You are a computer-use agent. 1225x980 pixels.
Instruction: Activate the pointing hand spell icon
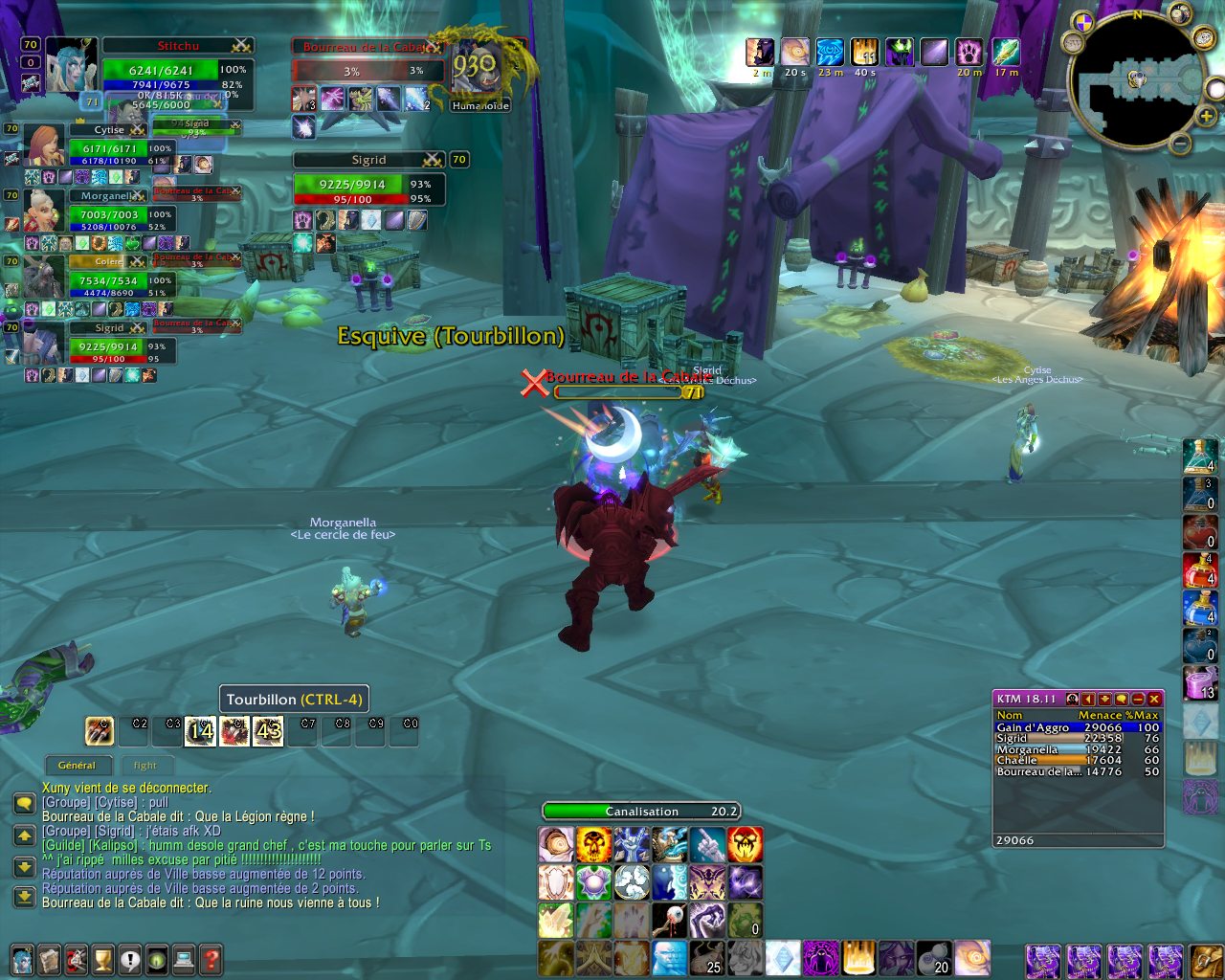coord(707,845)
